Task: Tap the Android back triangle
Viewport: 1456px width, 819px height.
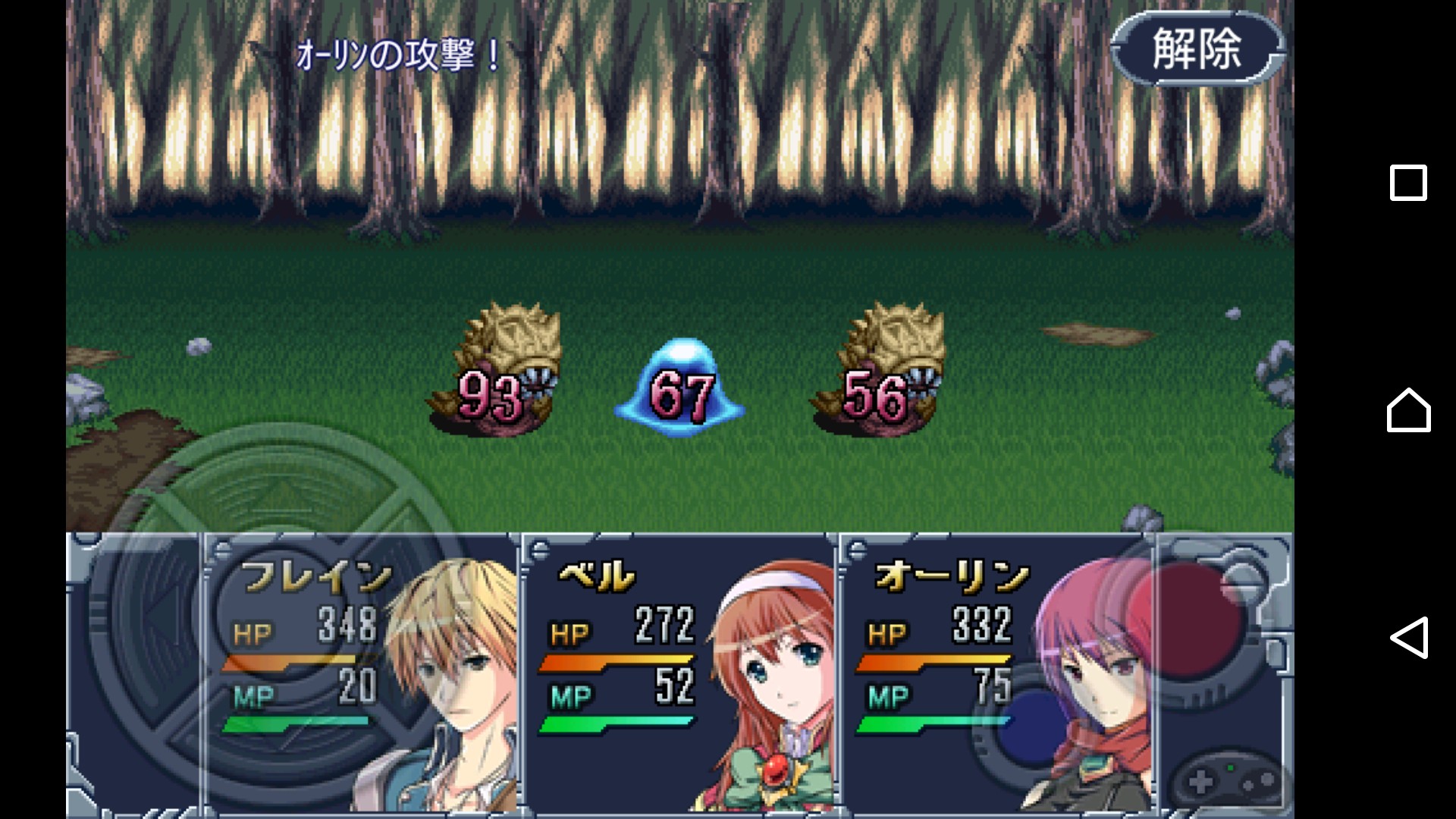Action: 1408,637
